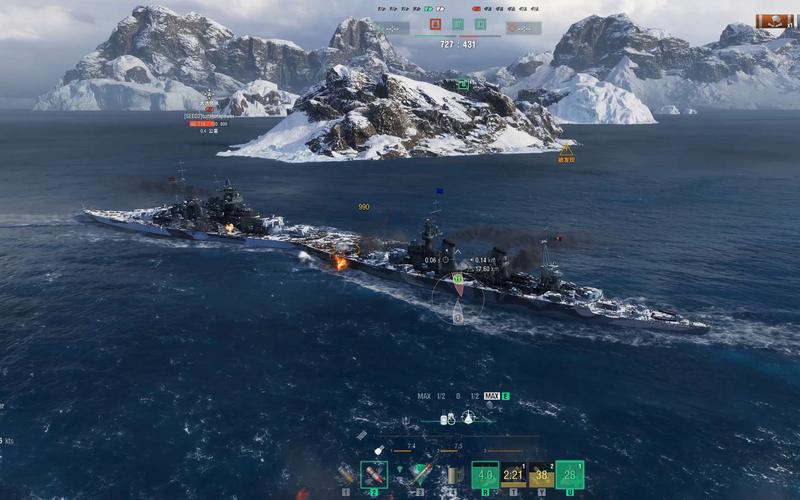
Task: Trigger the consumable showing 38
Action: pyautogui.click(x=541, y=474)
